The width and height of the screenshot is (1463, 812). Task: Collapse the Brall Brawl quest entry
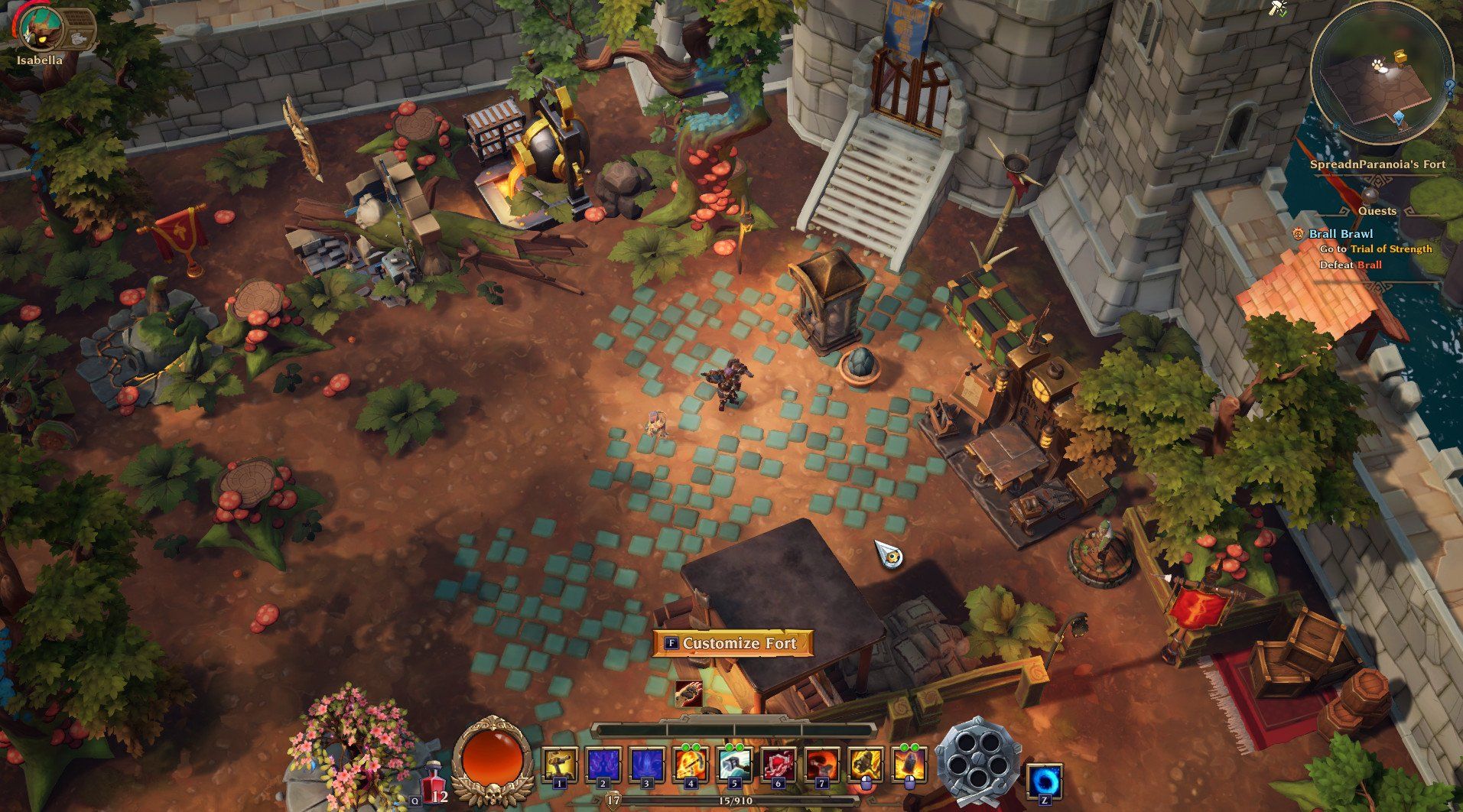[x=1341, y=235]
